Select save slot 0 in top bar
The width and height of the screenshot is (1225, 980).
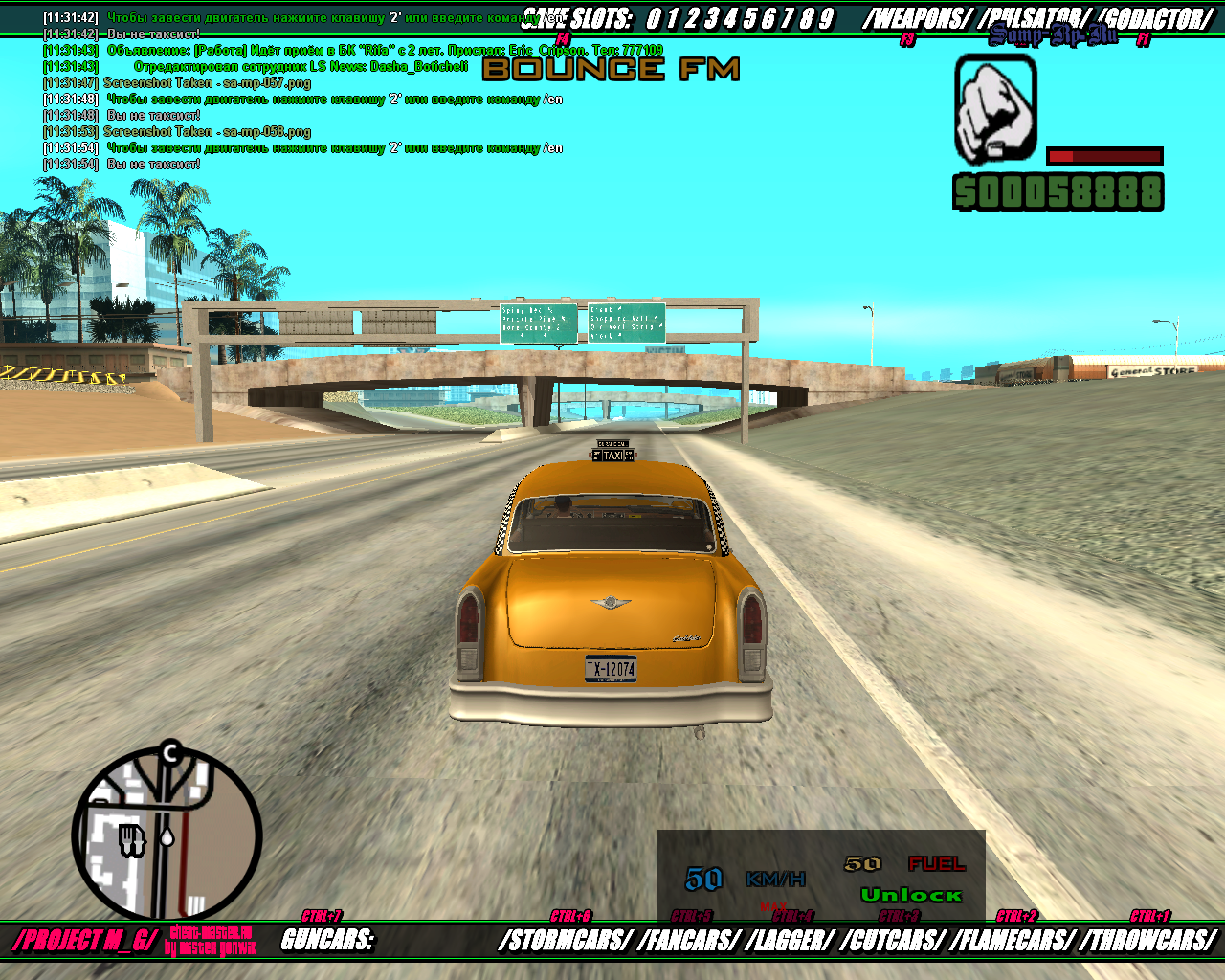click(x=654, y=19)
